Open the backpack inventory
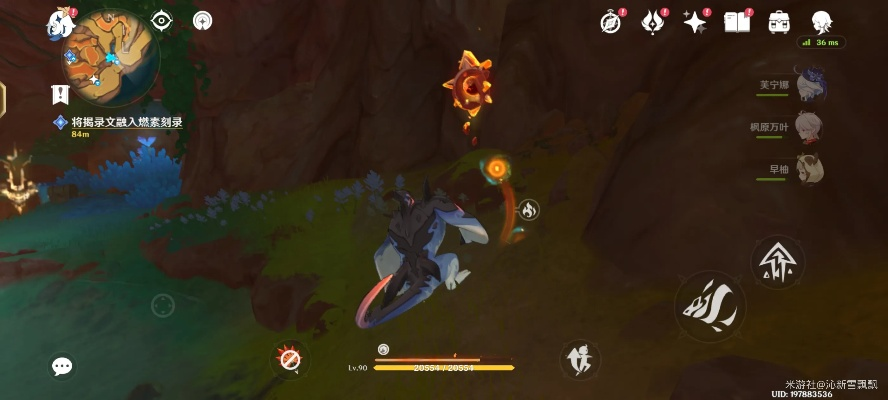The image size is (888, 400). point(779,22)
